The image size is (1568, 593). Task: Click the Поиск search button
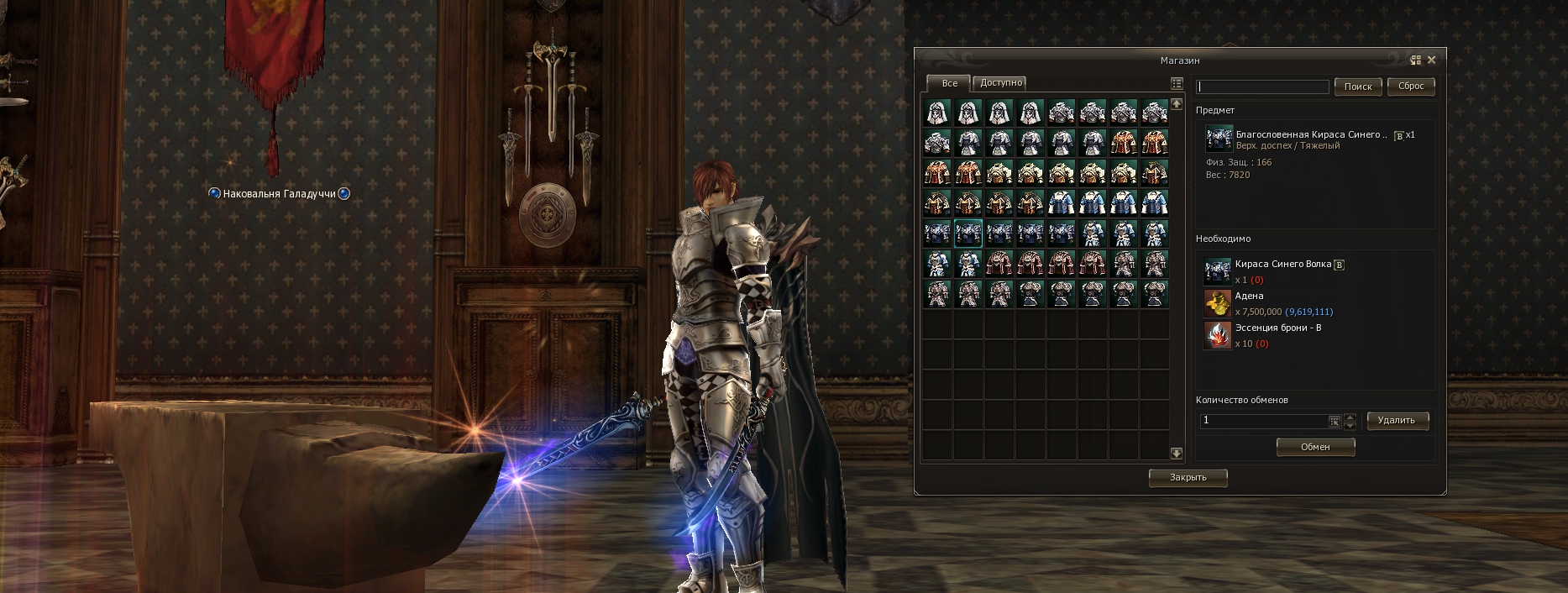(x=1358, y=87)
